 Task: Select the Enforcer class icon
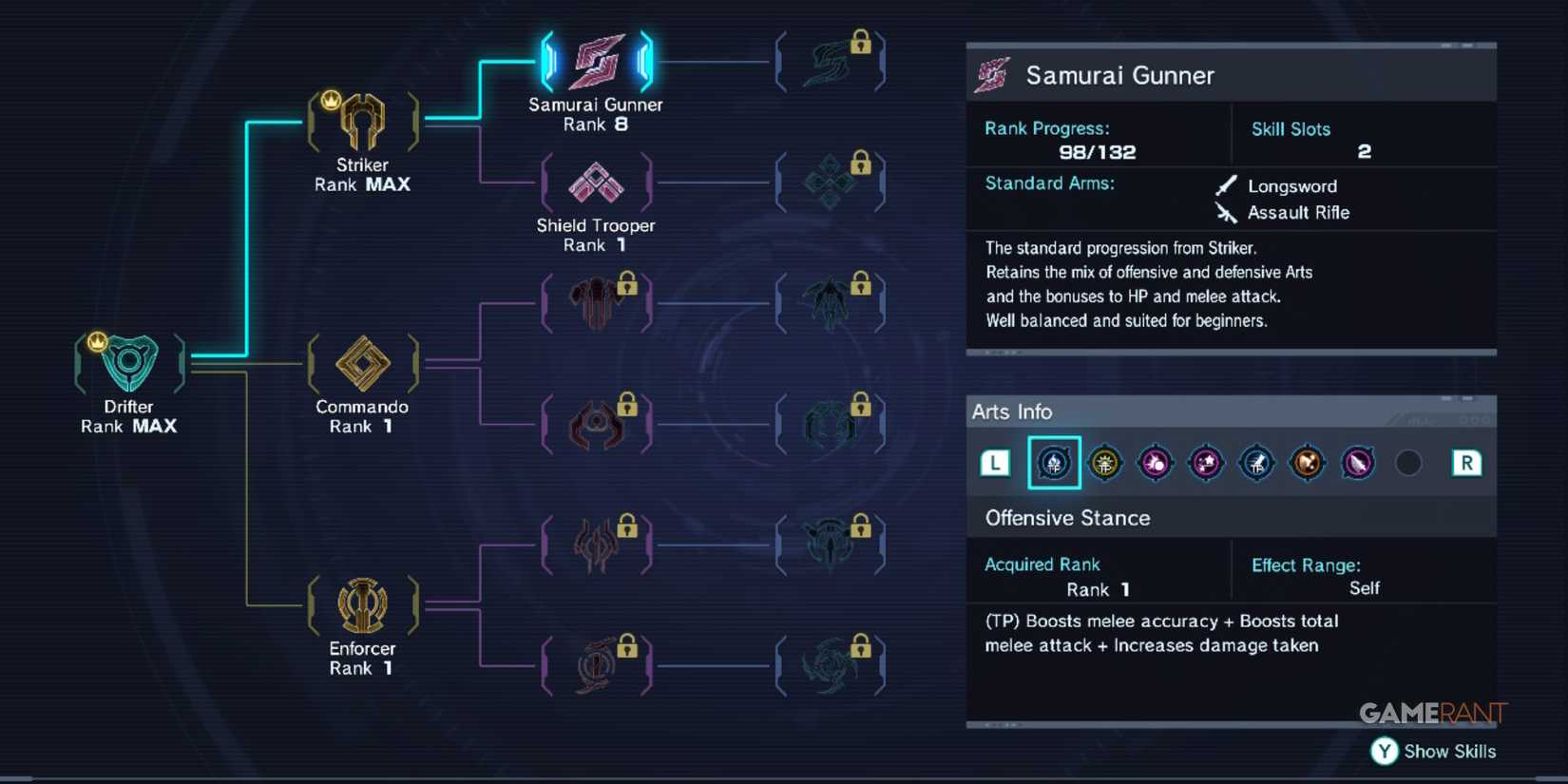tap(361, 605)
